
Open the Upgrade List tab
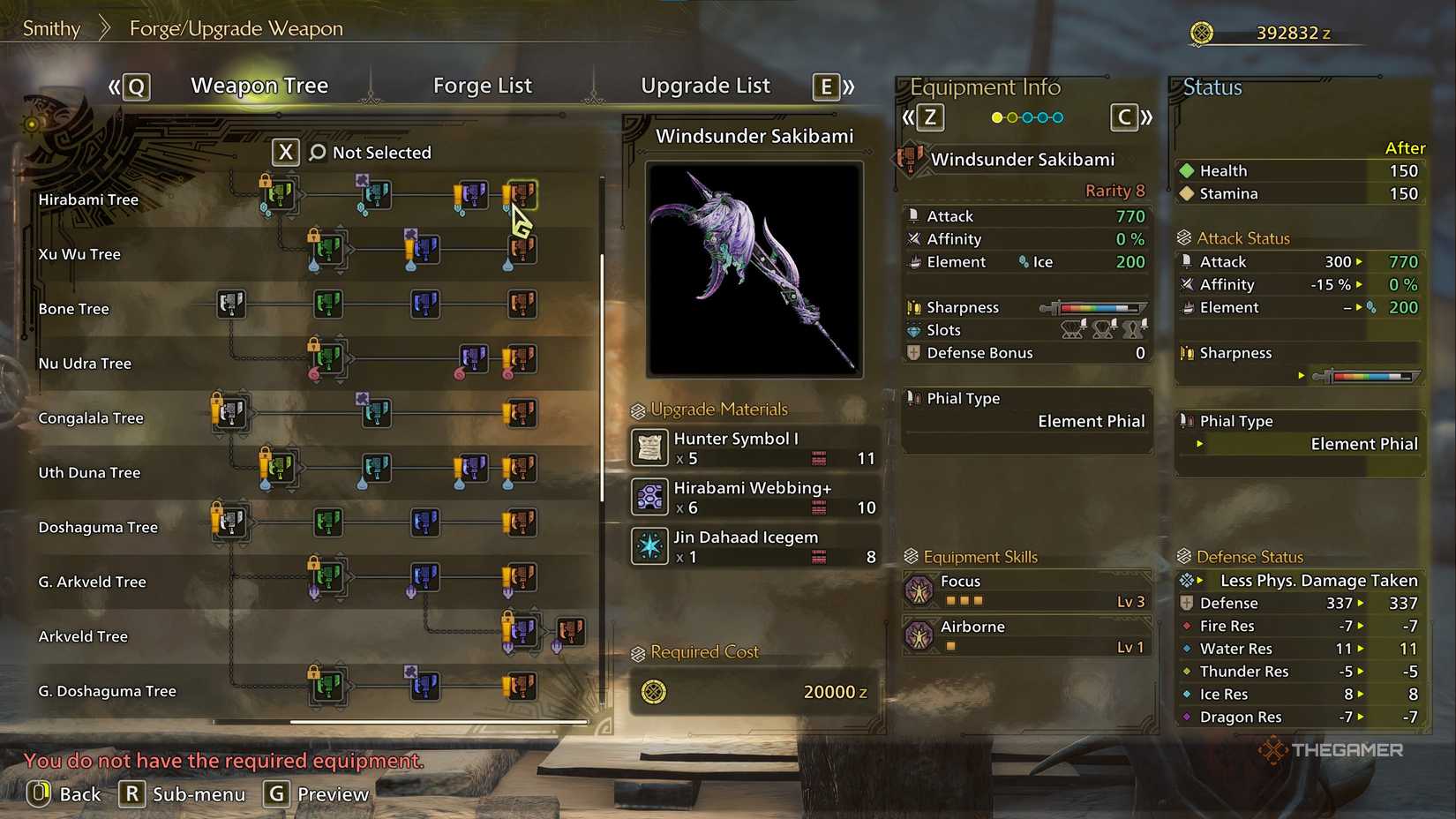pyautogui.click(x=705, y=85)
